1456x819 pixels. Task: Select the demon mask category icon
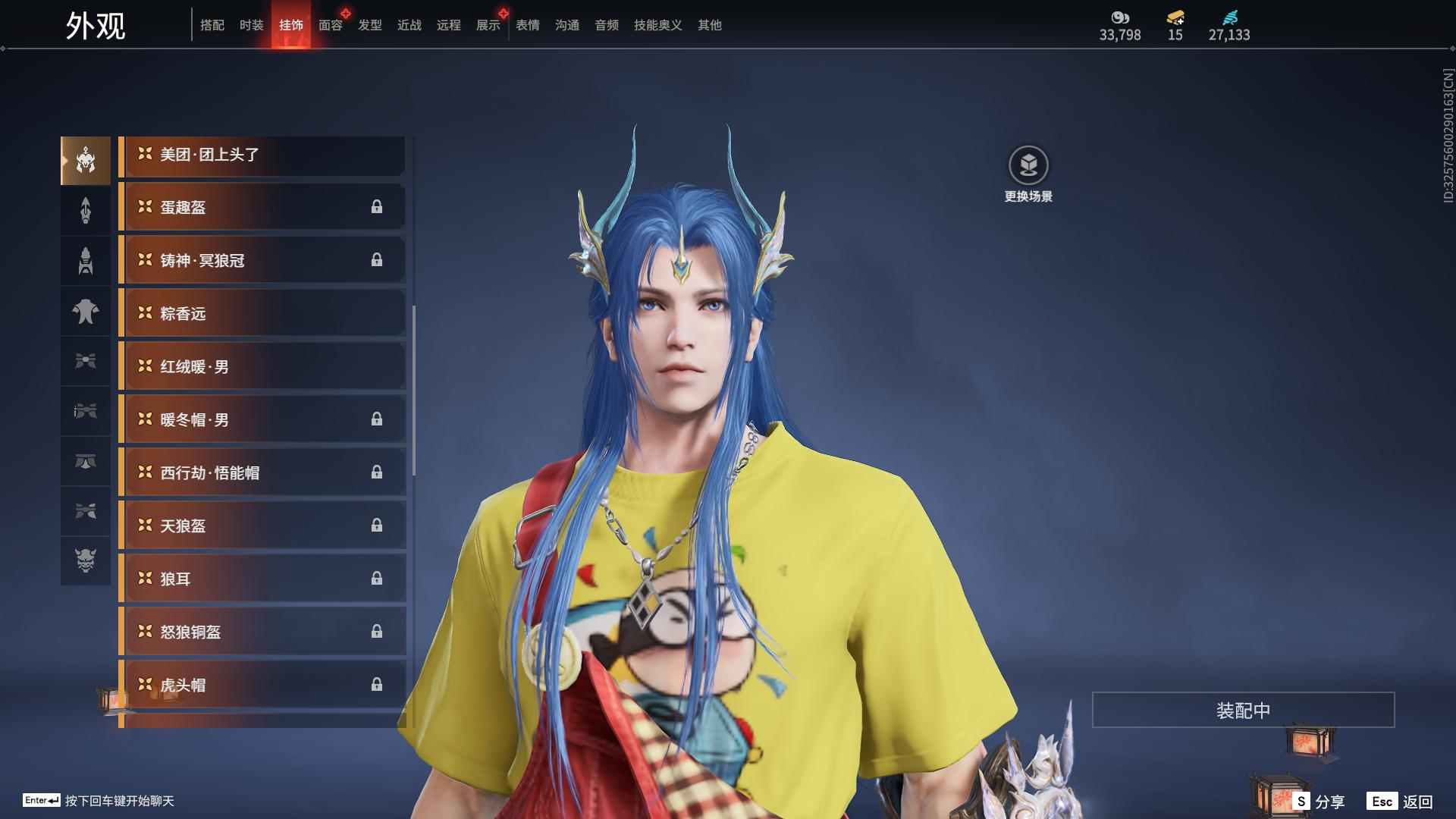click(x=86, y=560)
